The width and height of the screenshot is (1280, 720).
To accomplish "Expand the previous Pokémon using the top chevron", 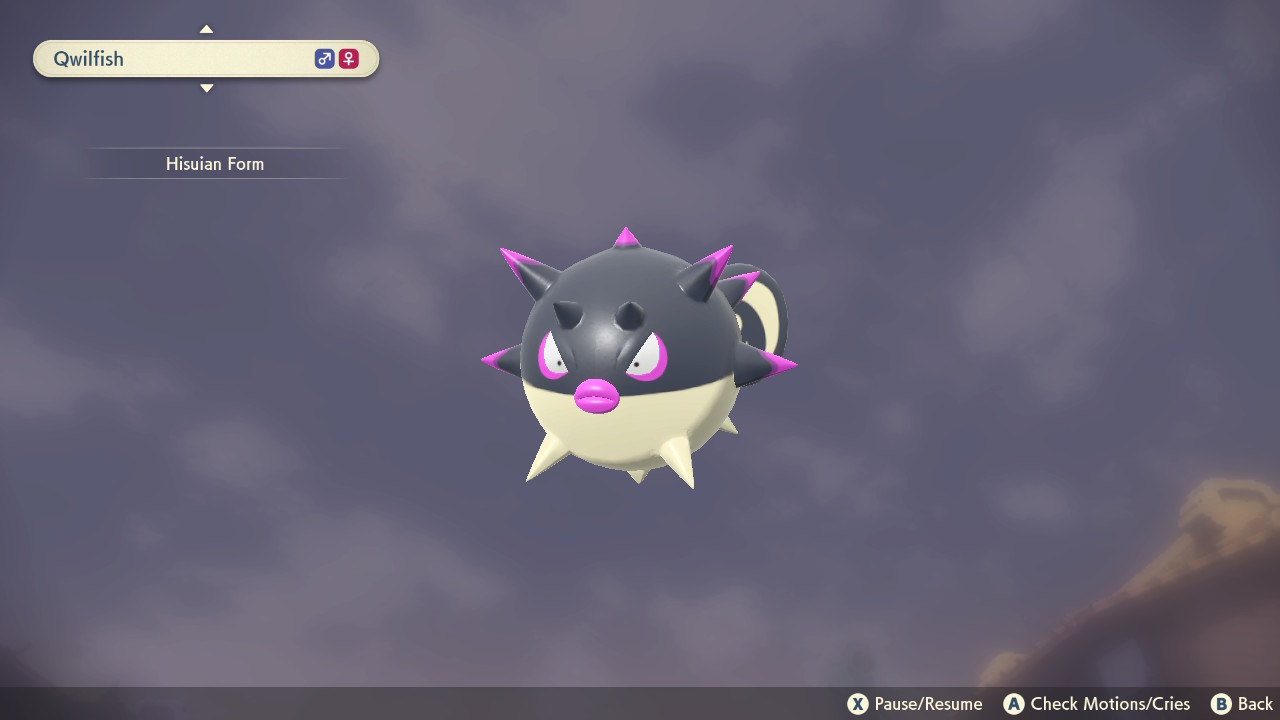I will [x=206, y=28].
